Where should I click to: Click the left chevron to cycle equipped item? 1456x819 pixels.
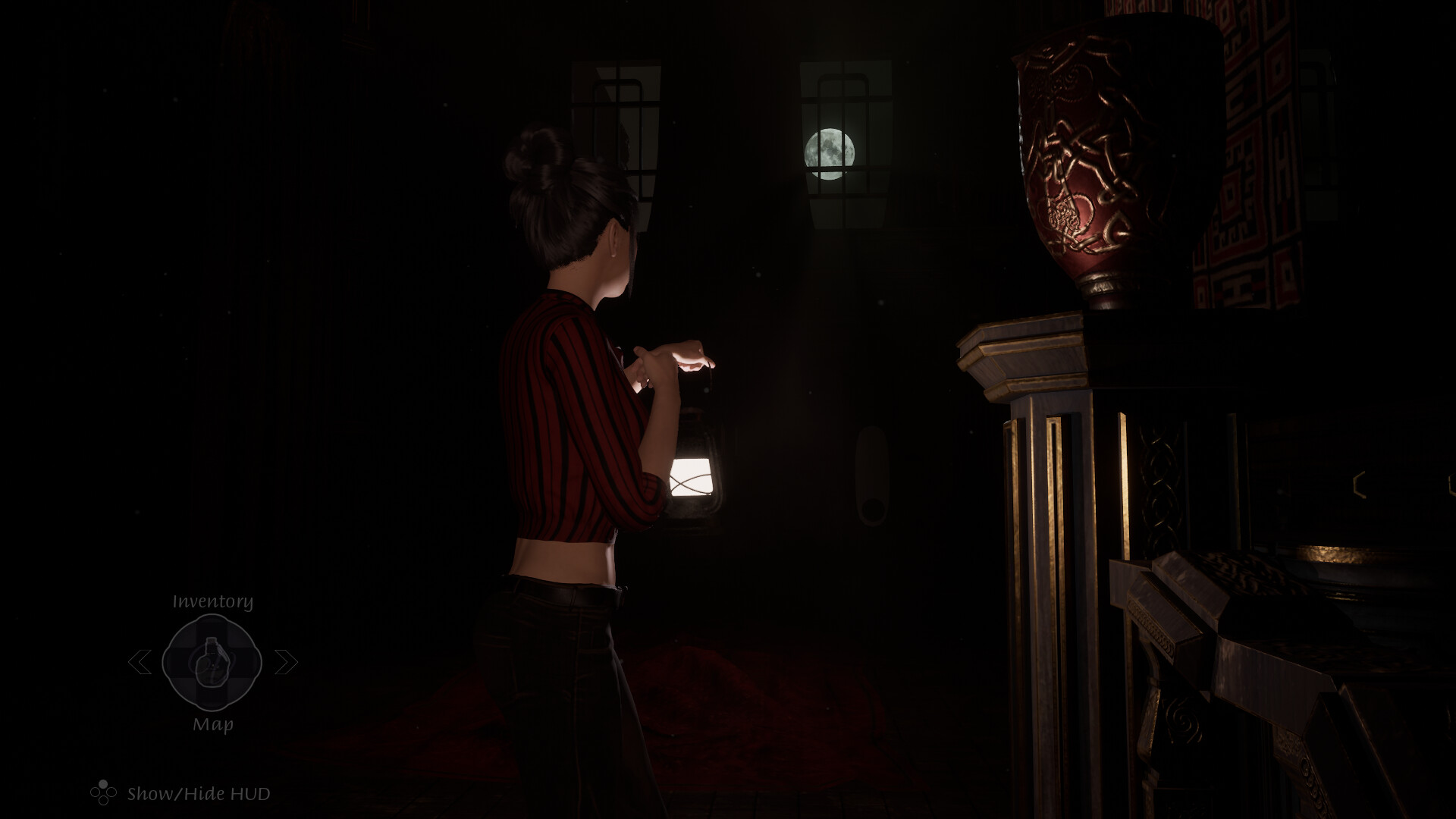[143, 663]
